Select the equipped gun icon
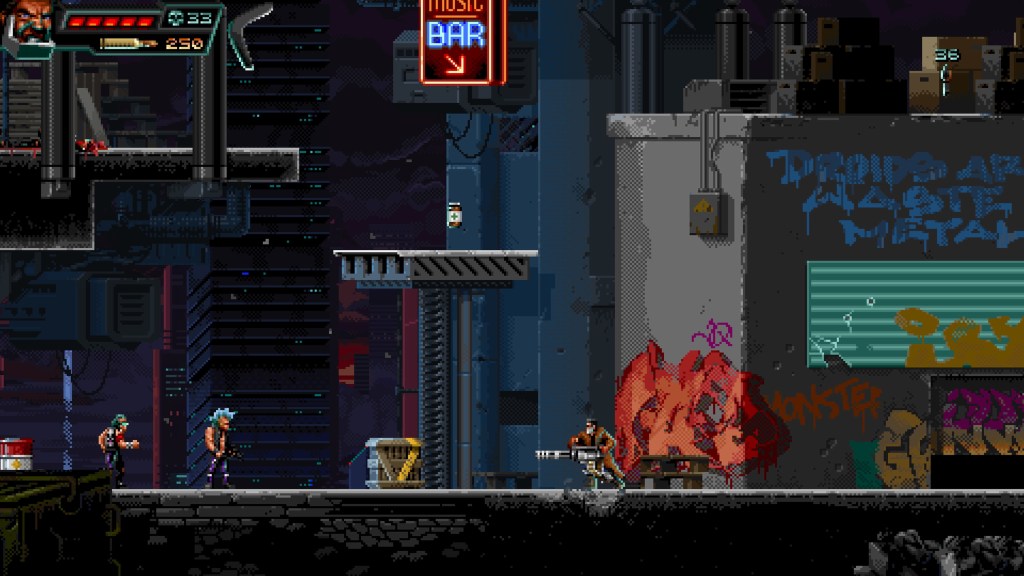This screenshot has width=1024, height=576. [x=129, y=43]
